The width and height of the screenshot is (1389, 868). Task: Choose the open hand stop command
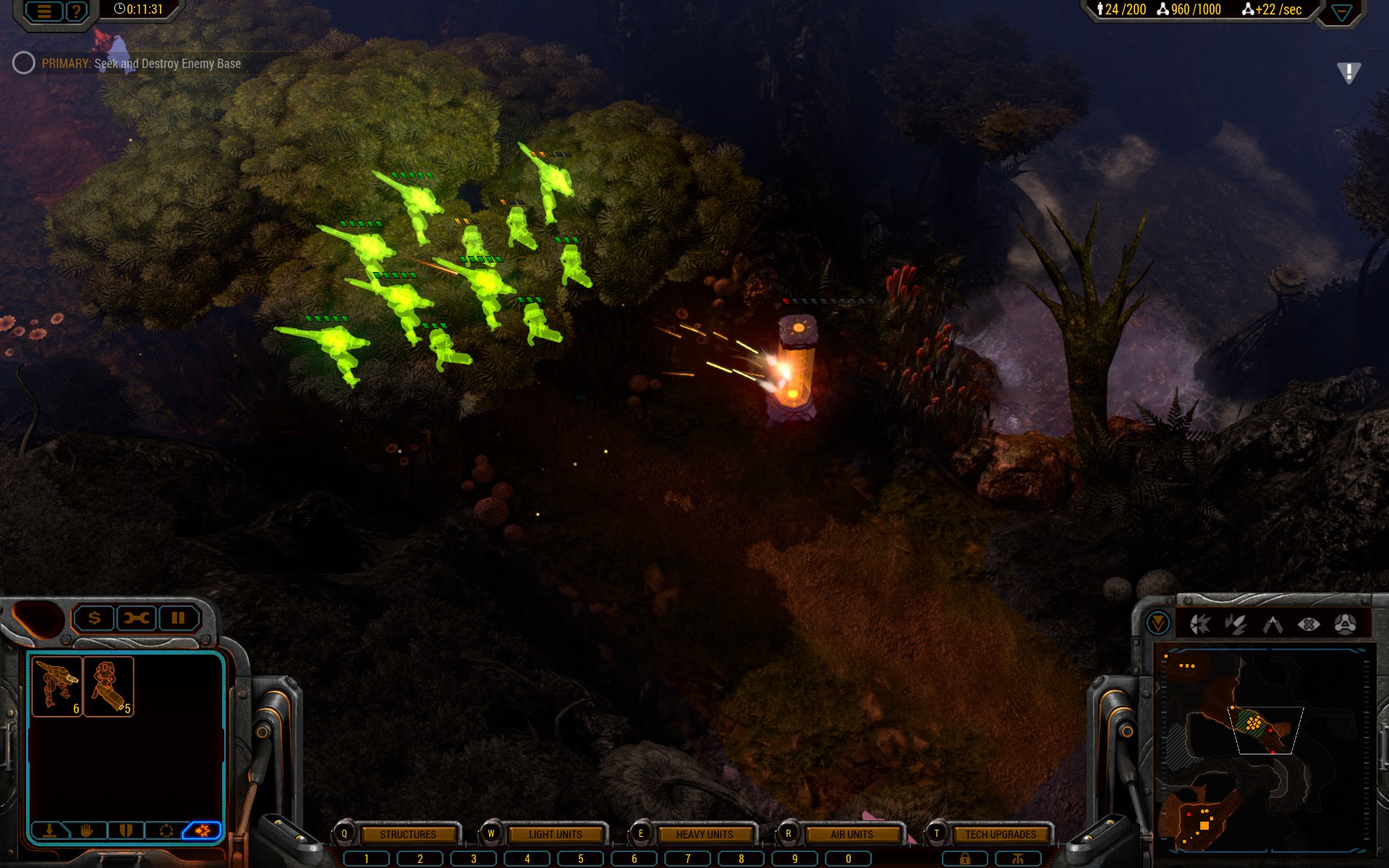pos(88,830)
